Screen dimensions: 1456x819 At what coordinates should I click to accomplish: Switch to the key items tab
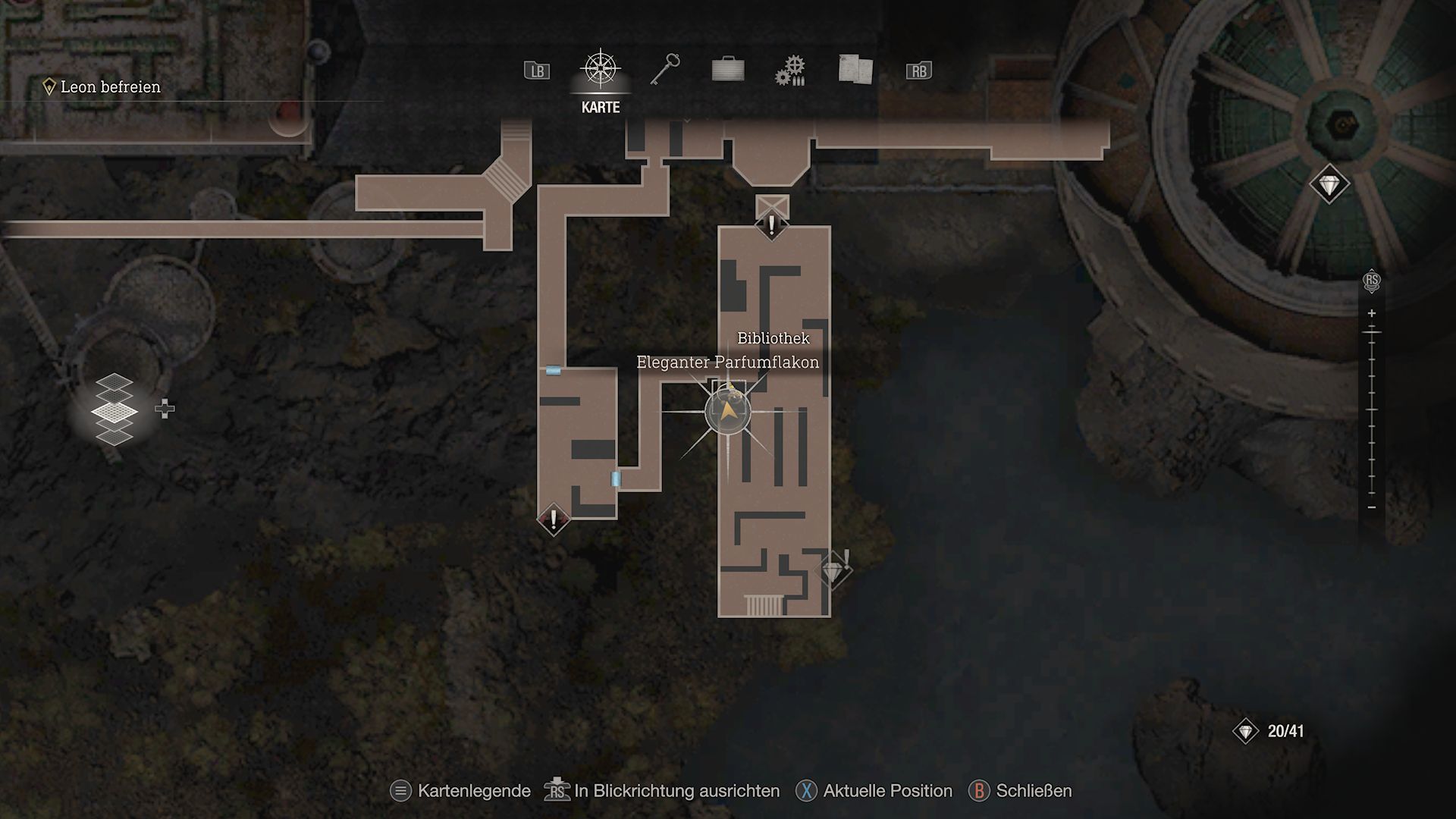pos(664,70)
